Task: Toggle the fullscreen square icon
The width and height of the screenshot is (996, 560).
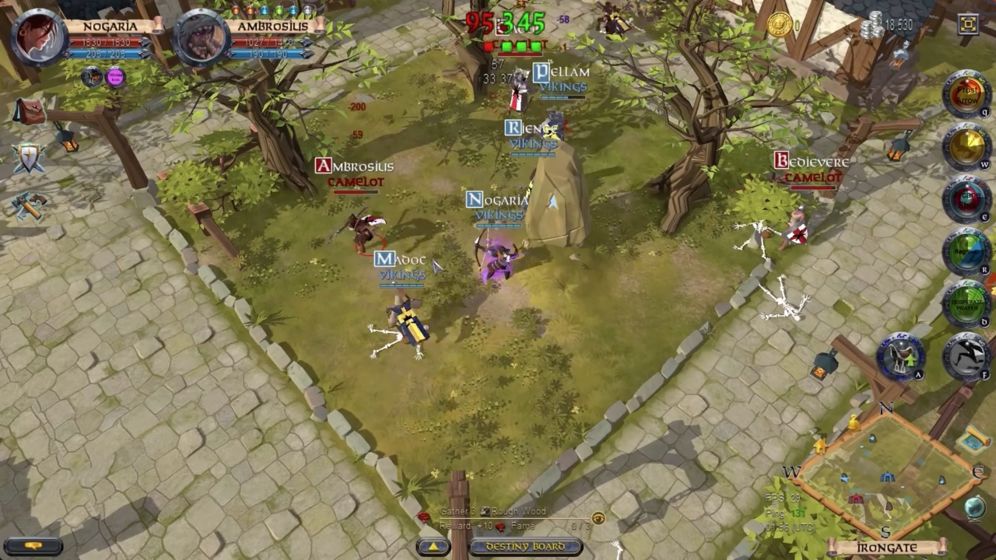Action: 968,24
